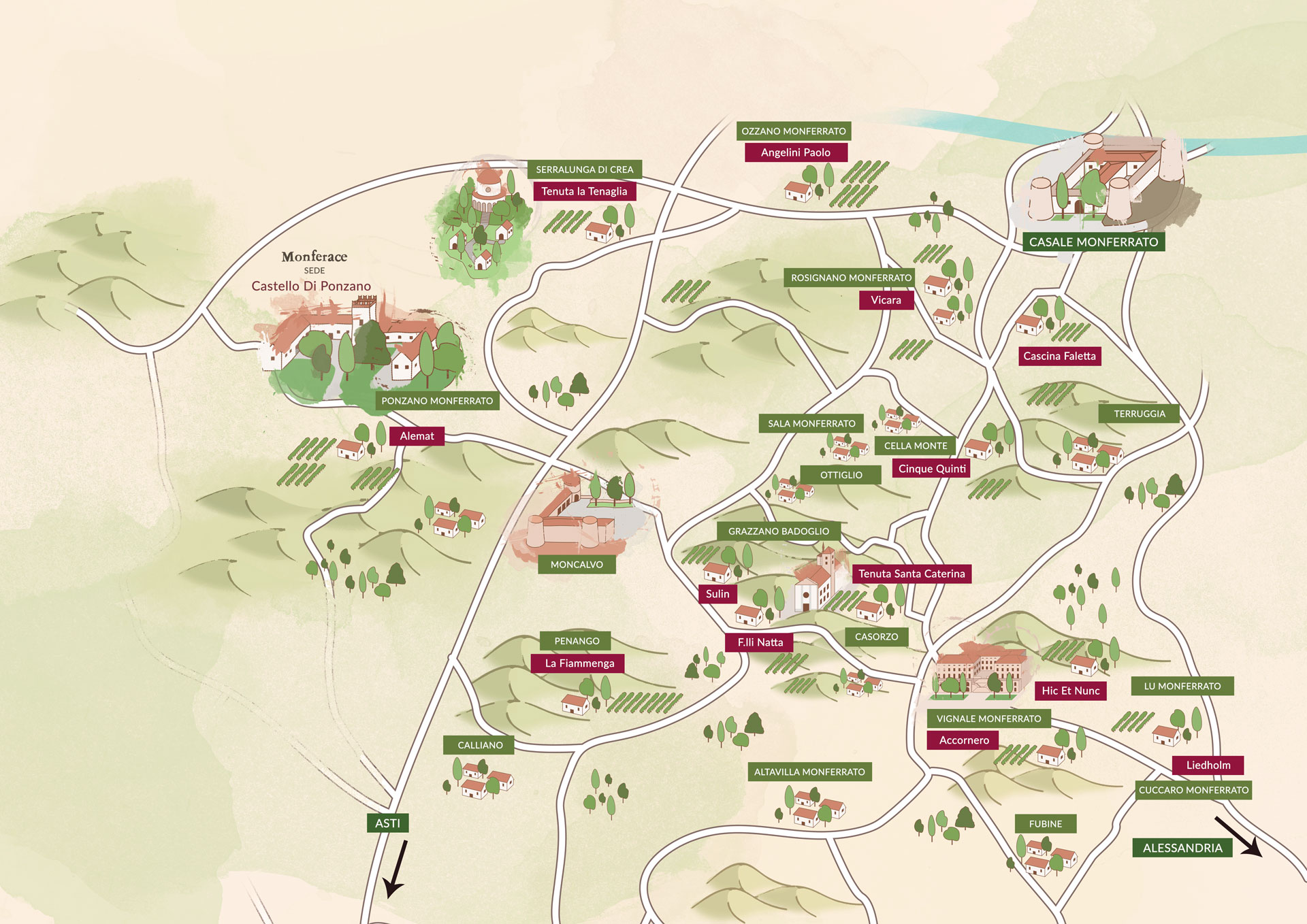Open the Tenuta la Tenaglia marker
This screenshot has height=924, width=1307.
coord(584,191)
